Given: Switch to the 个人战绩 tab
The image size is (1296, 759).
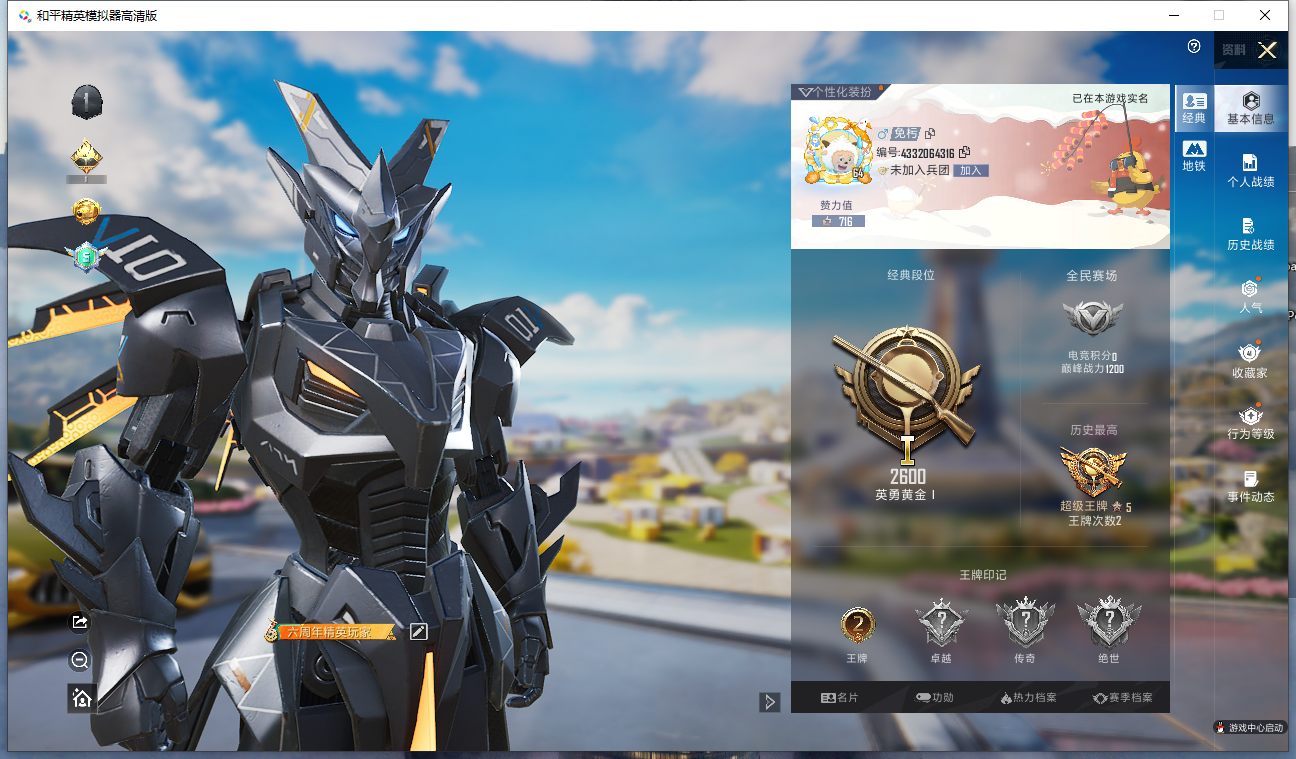Looking at the screenshot, I should 1250,171.
